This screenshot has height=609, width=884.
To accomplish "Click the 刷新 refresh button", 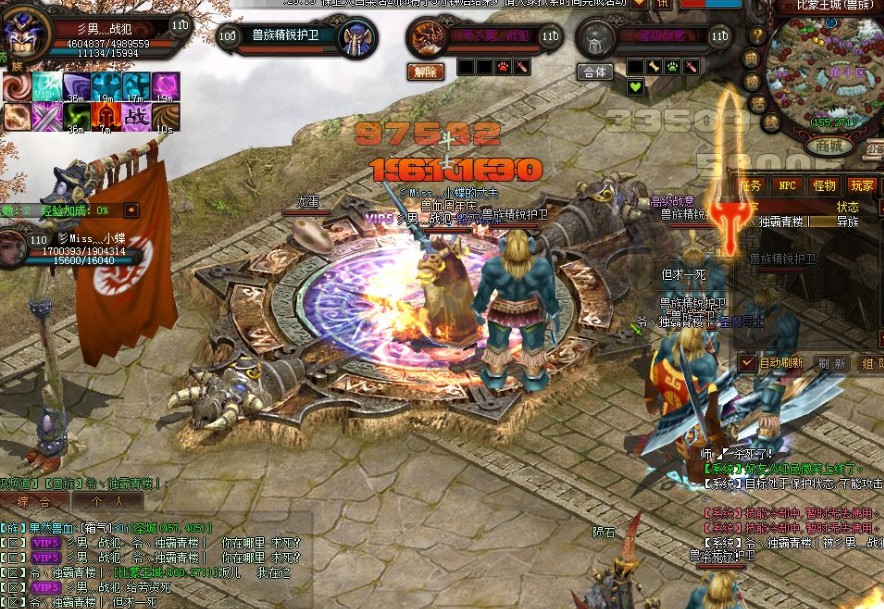I will pos(832,363).
